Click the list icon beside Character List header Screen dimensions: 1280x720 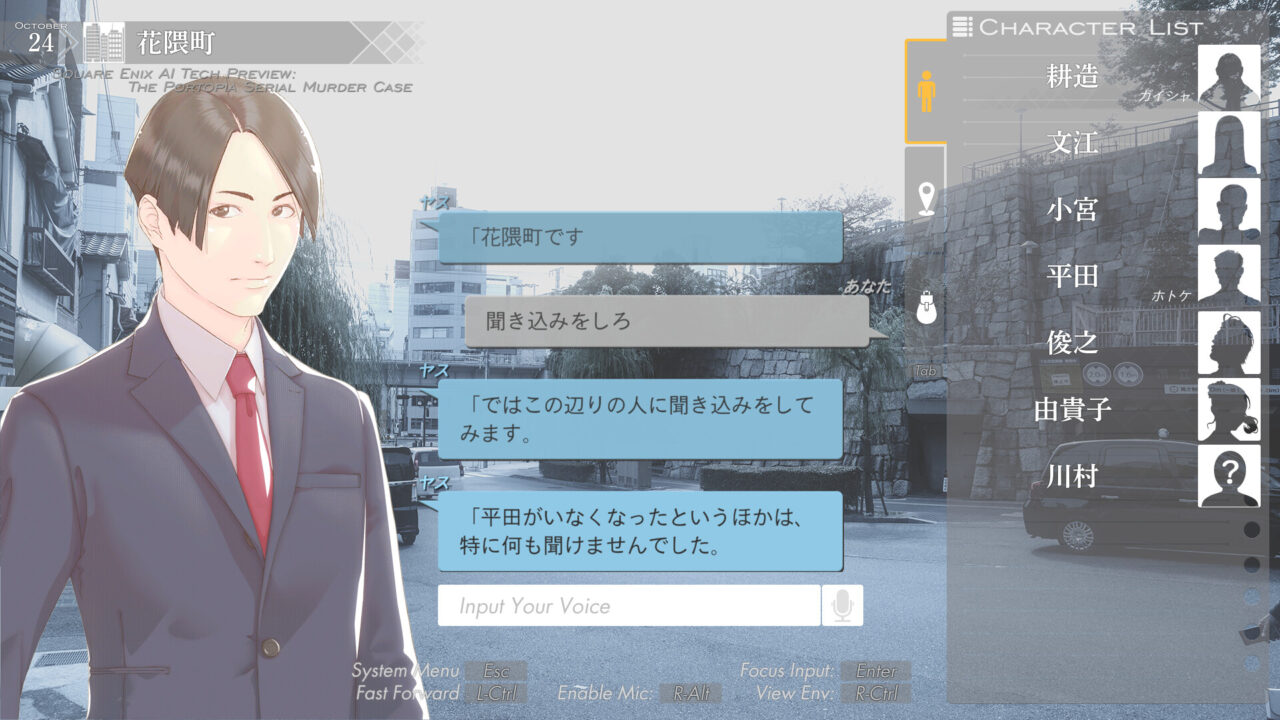(962, 28)
